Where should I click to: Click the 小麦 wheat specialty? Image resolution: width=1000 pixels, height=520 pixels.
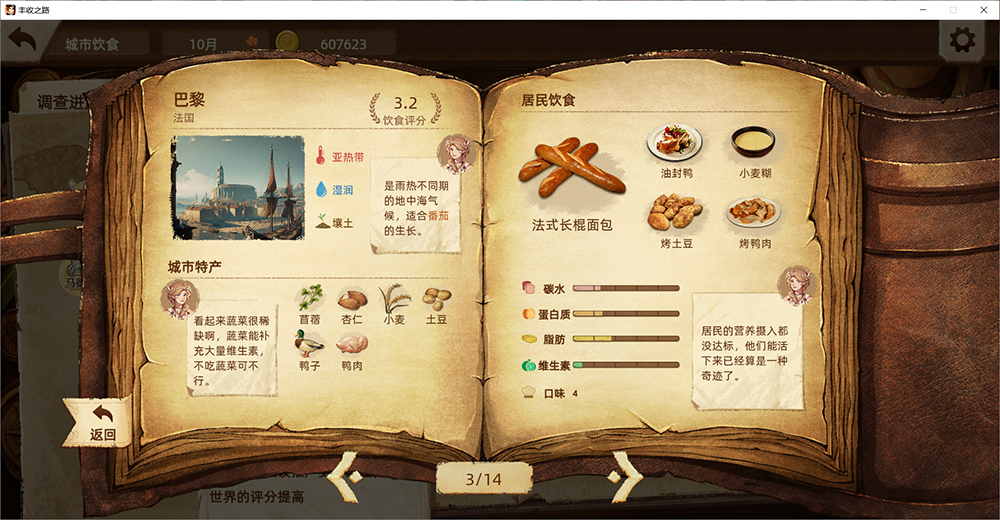coord(394,298)
